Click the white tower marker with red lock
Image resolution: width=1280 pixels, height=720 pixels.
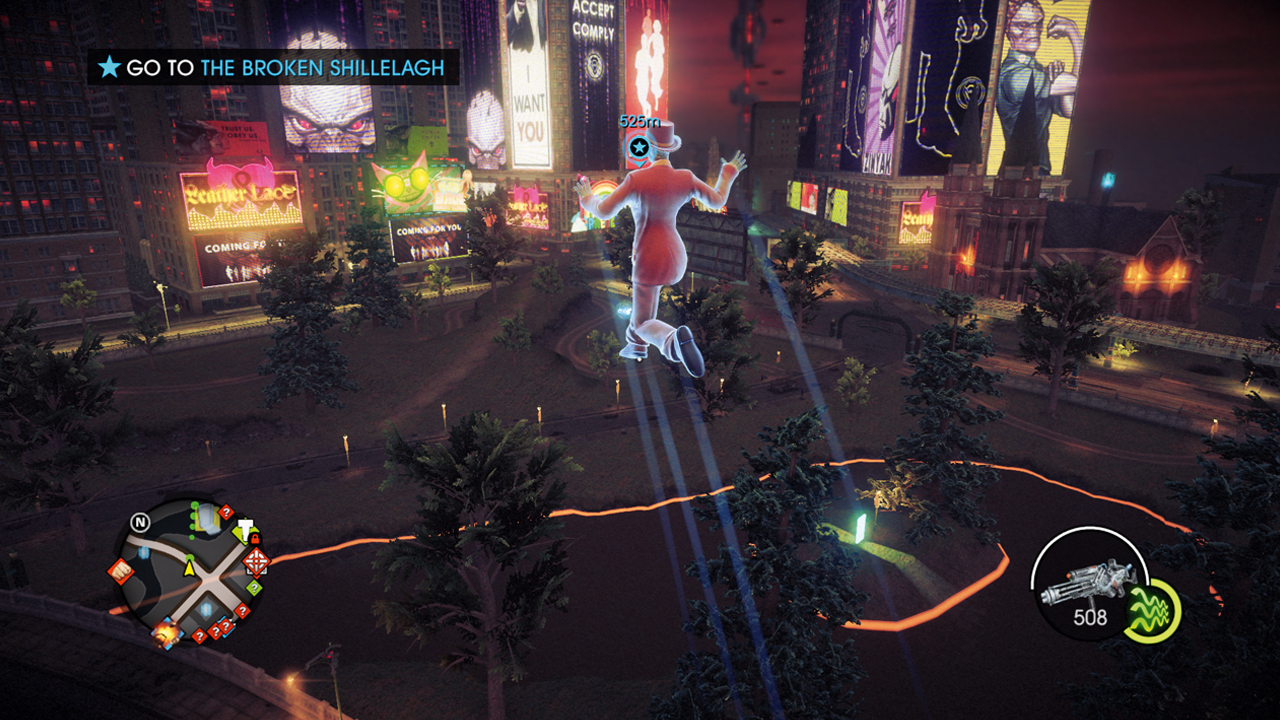tap(245, 530)
